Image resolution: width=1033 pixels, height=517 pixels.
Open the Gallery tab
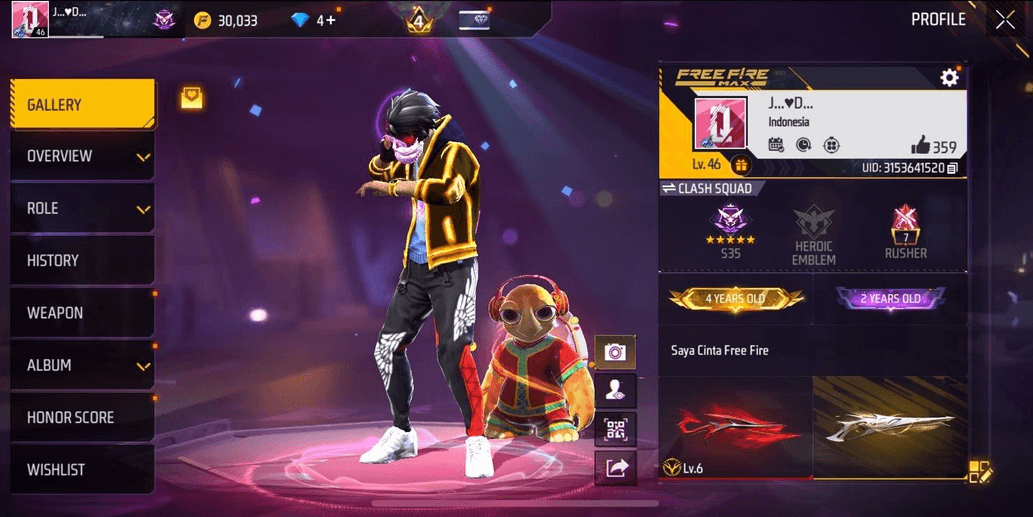82,105
